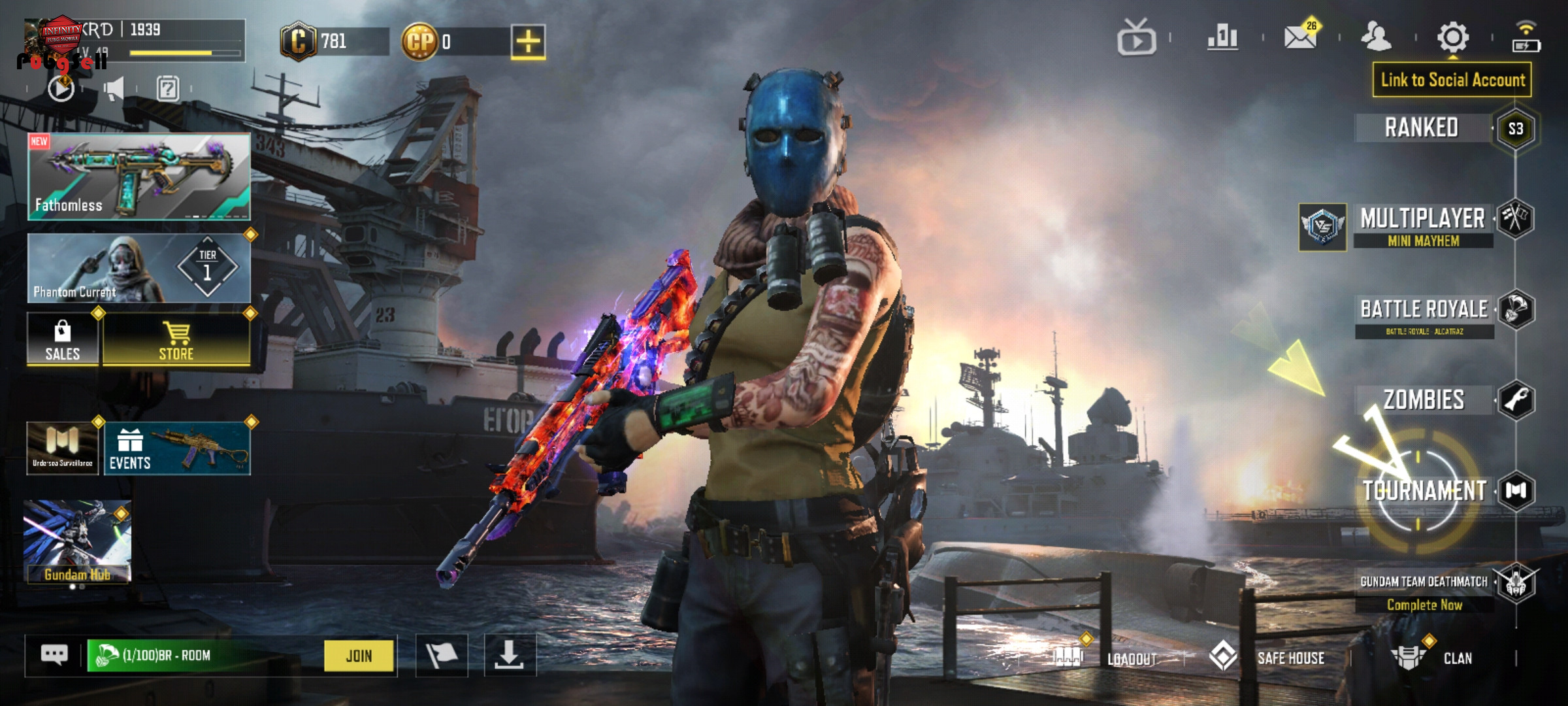Open the Sales section
Viewport: 1568px width, 706px height.
point(63,340)
